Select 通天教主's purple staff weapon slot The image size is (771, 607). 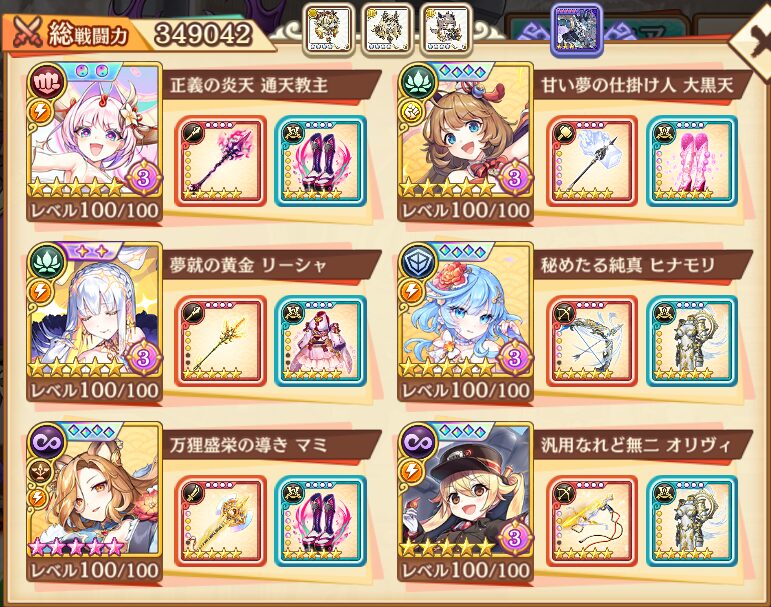(220, 161)
